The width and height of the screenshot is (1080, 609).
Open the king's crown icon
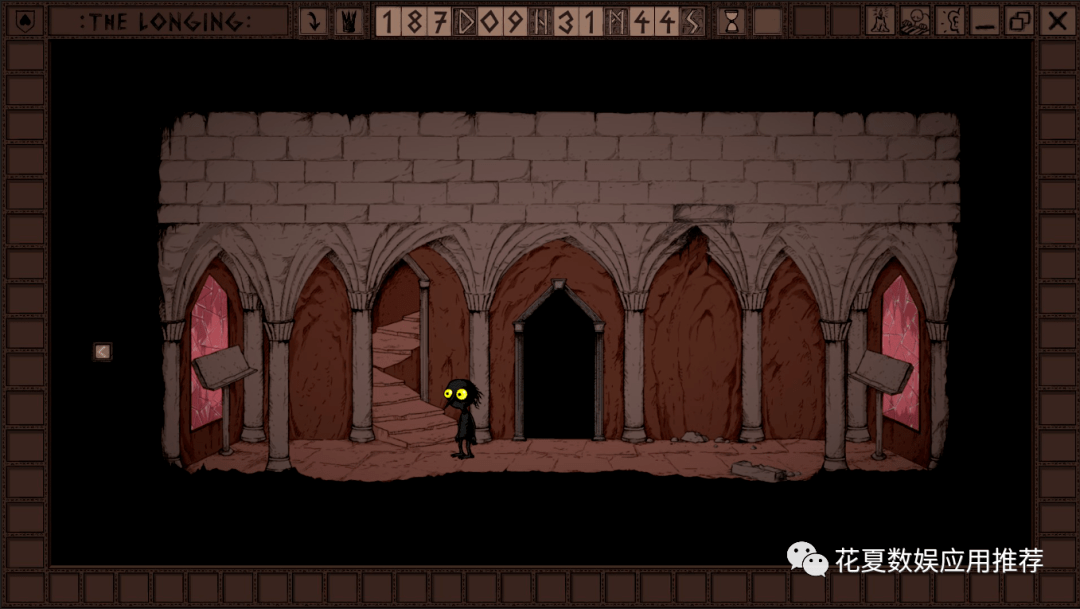pos(349,21)
